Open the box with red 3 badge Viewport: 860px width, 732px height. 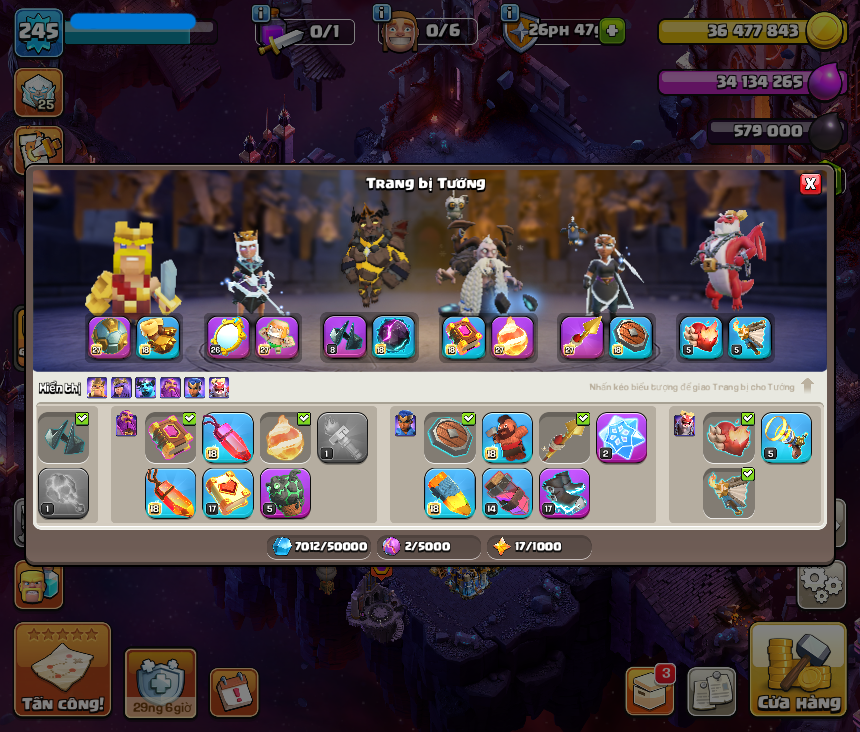click(649, 690)
